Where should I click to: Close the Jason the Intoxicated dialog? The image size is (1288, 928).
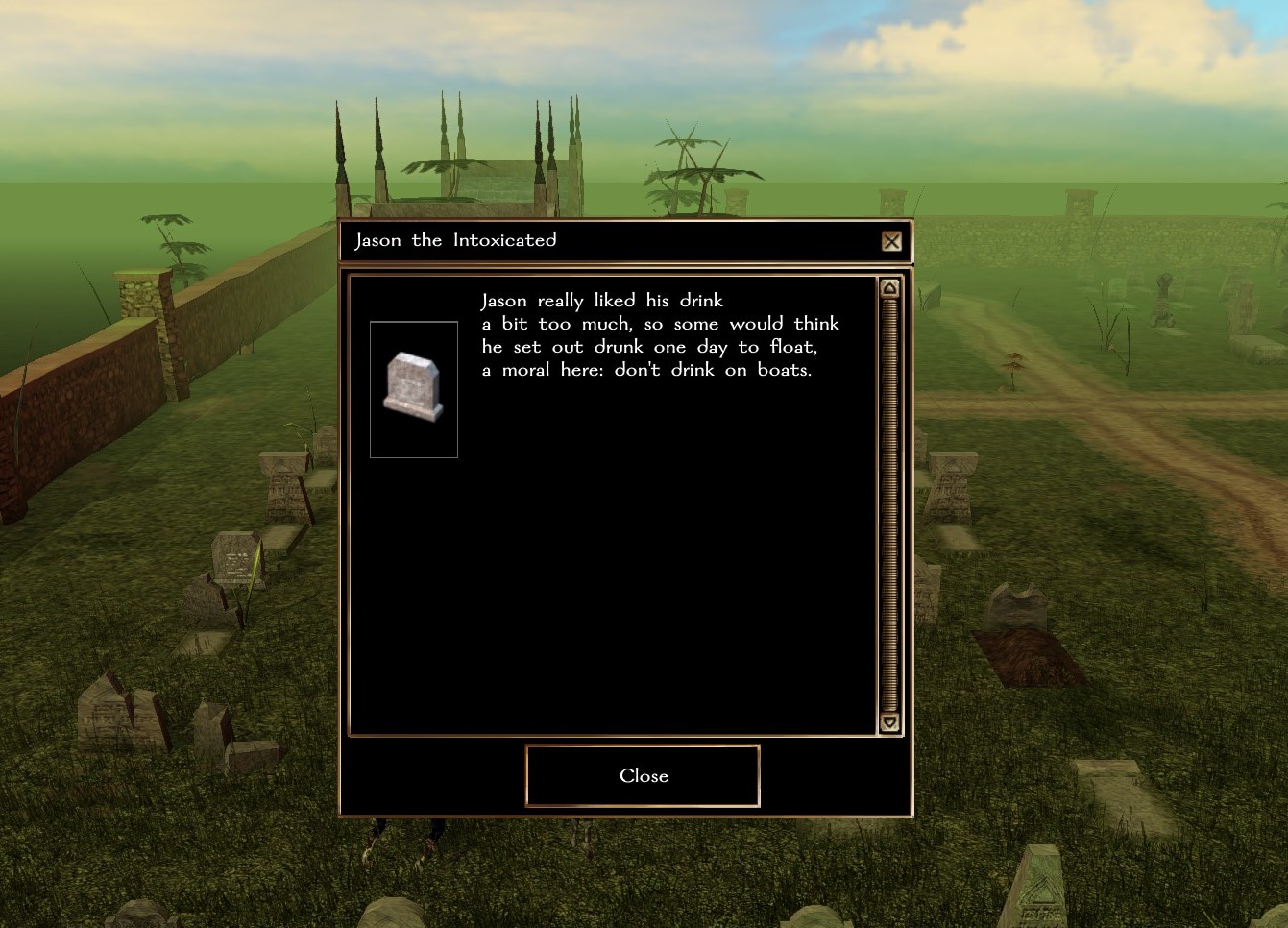pyautogui.click(x=643, y=775)
